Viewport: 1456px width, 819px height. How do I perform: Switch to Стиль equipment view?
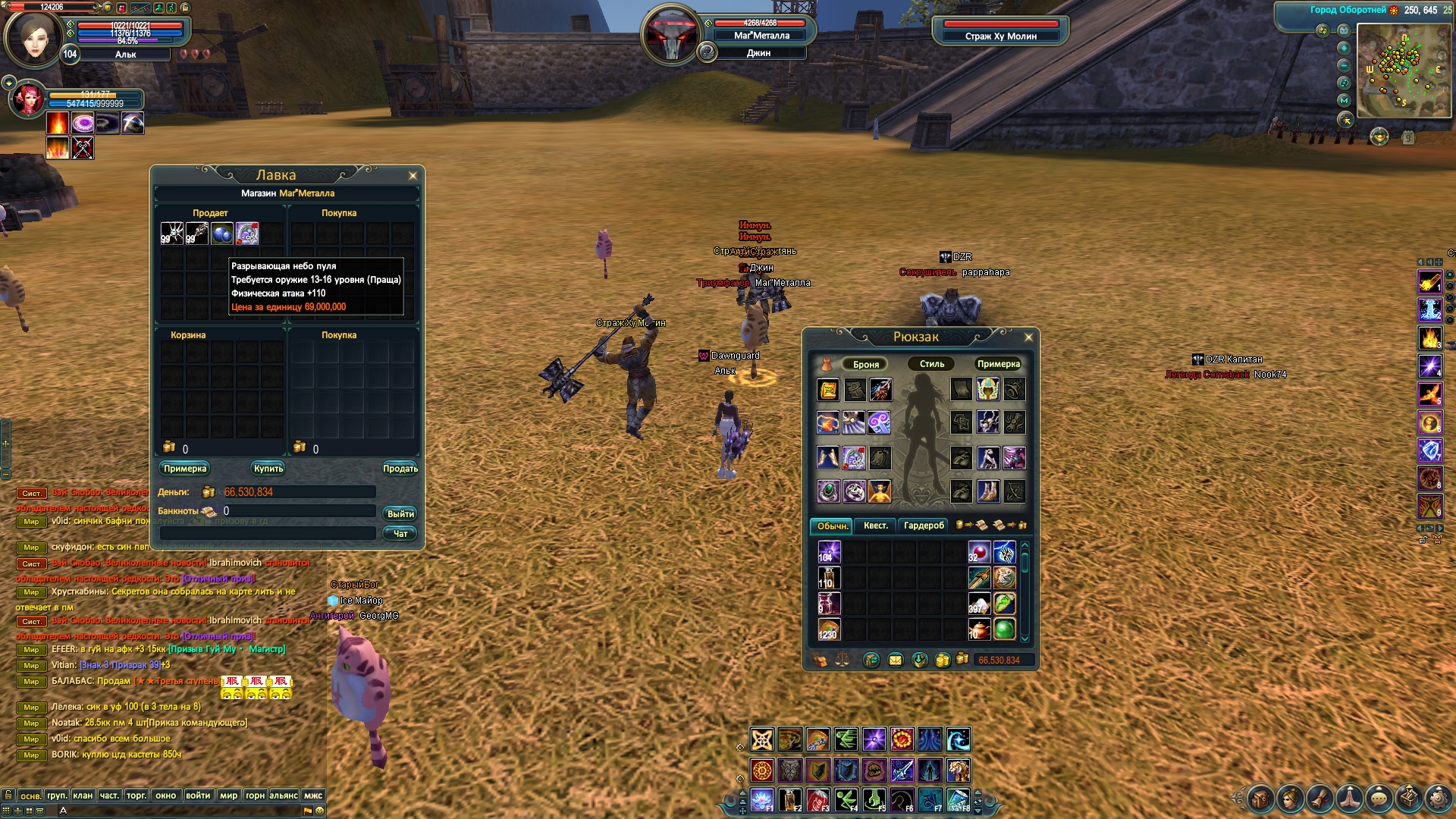932,365
